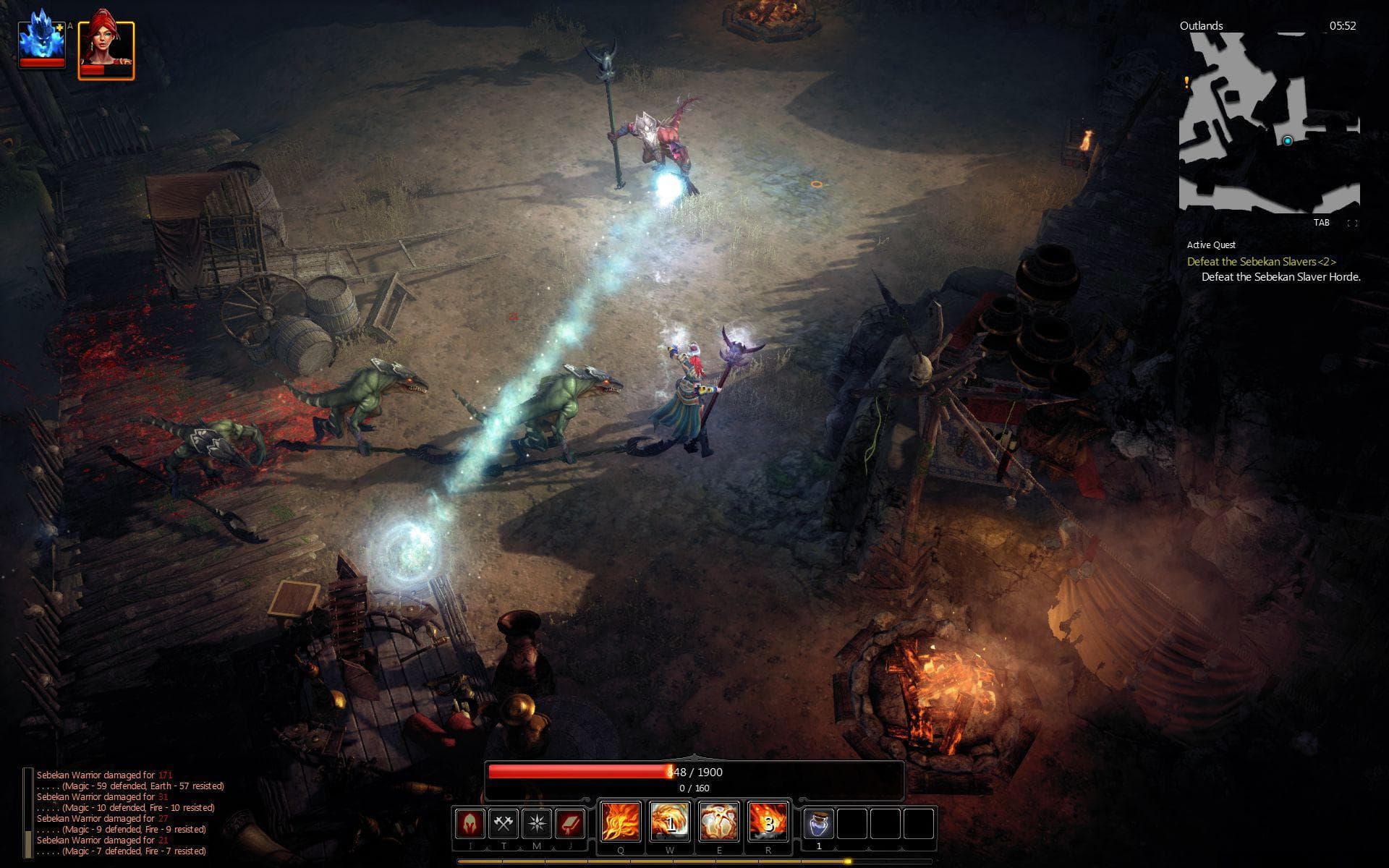Open the journal book icon
The image size is (1389, 868).
[x=569, y=822]
